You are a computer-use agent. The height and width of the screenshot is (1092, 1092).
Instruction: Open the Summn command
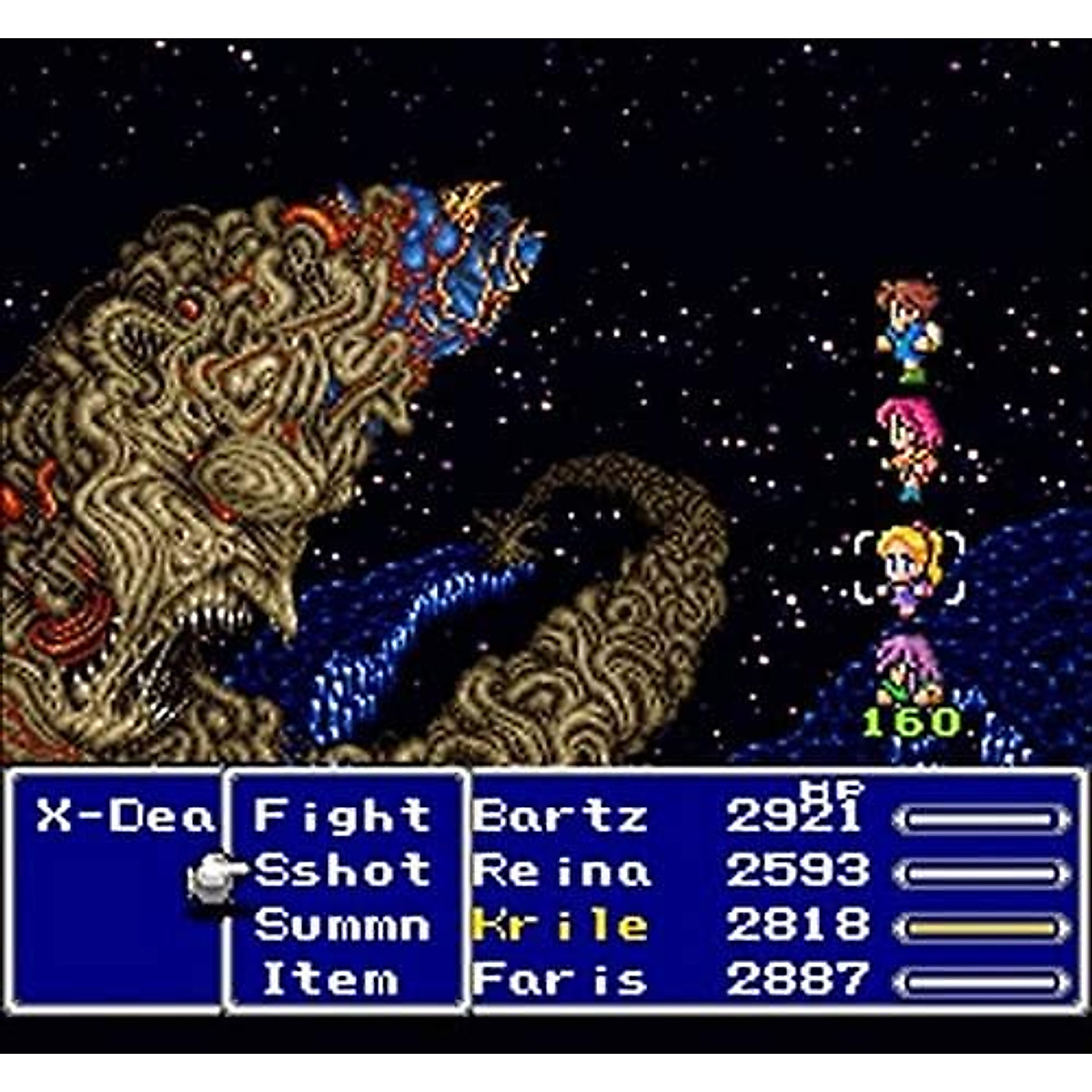(x=341, y=925)
